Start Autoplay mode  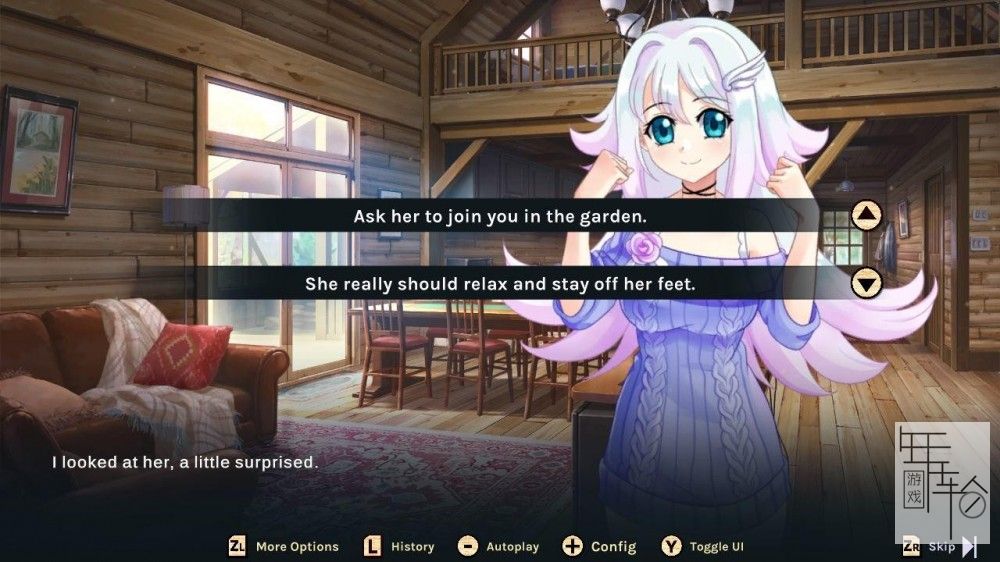[x=499, y=546]
